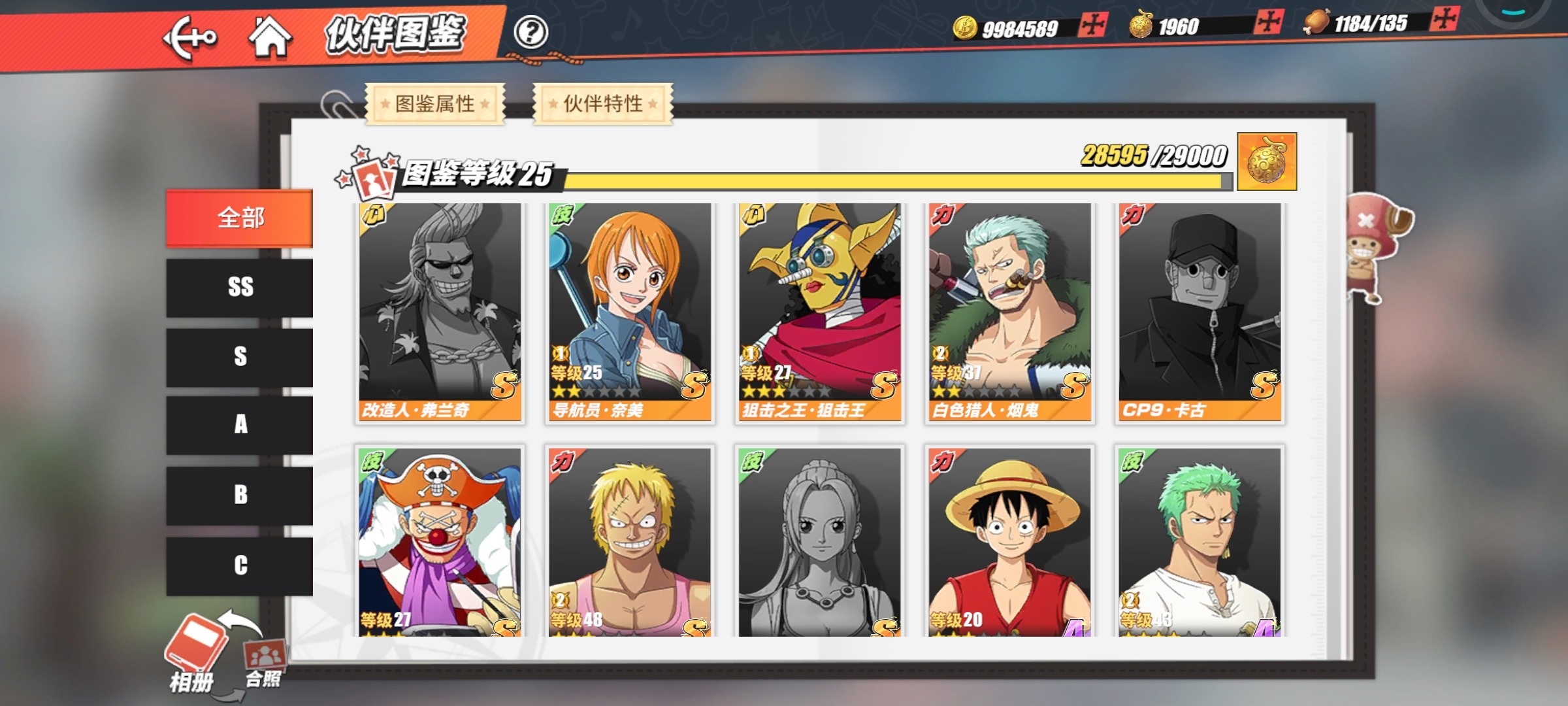
Task: View the Smoker white hunter card
Action: pos(1009,312)
